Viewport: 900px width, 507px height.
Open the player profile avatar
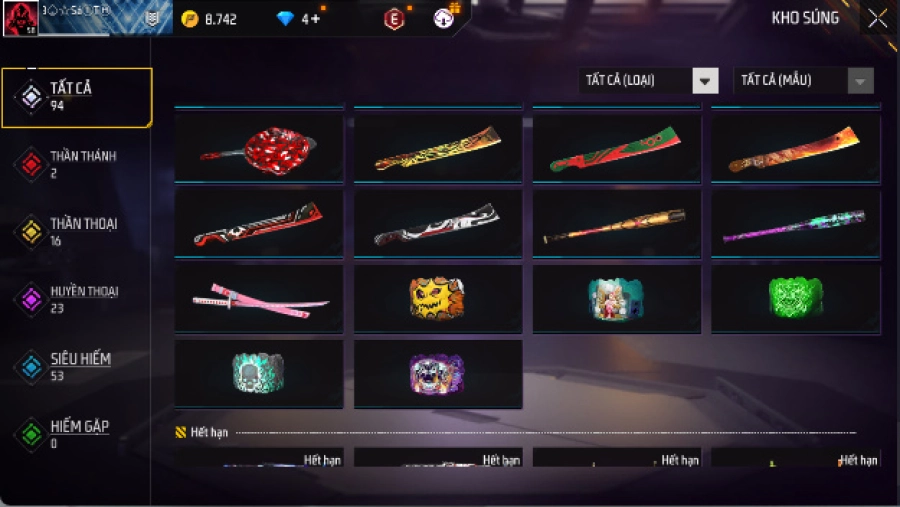coord(20,18)
